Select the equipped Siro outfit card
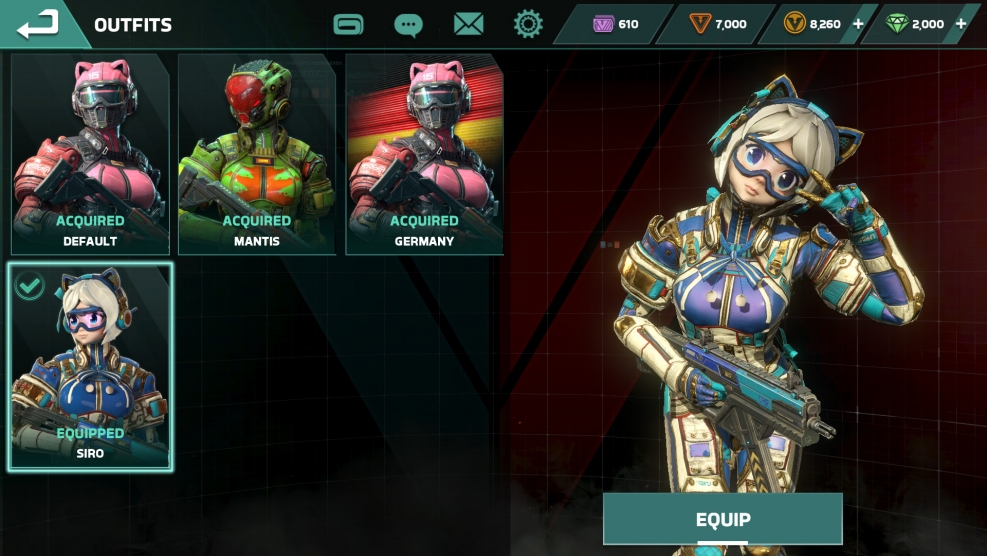The height and width of the screenshot is (556, 987). click(90, 366)
